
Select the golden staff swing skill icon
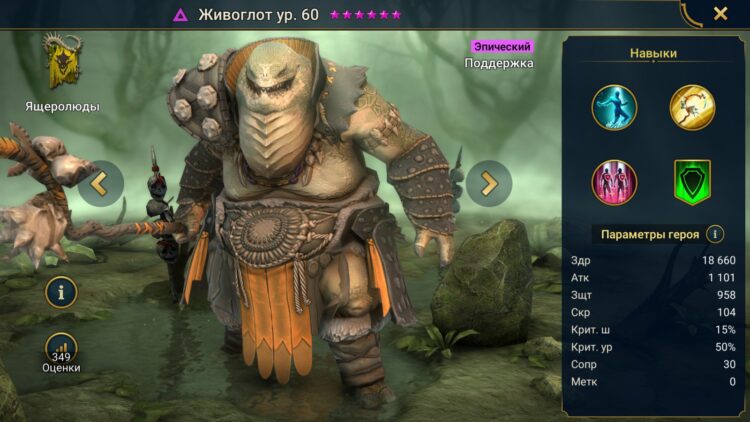691,107
